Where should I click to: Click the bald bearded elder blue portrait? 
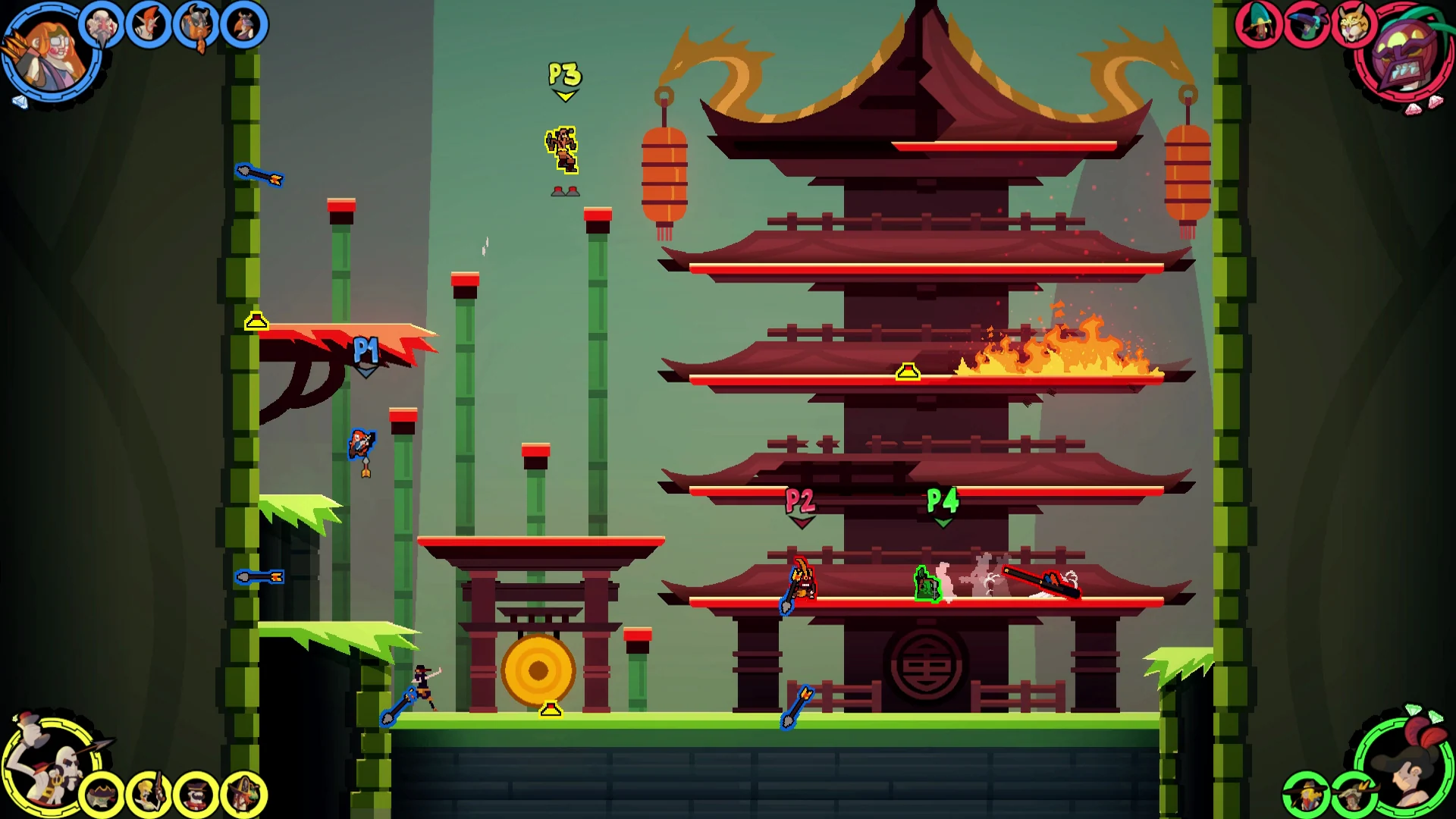(102, 25)
